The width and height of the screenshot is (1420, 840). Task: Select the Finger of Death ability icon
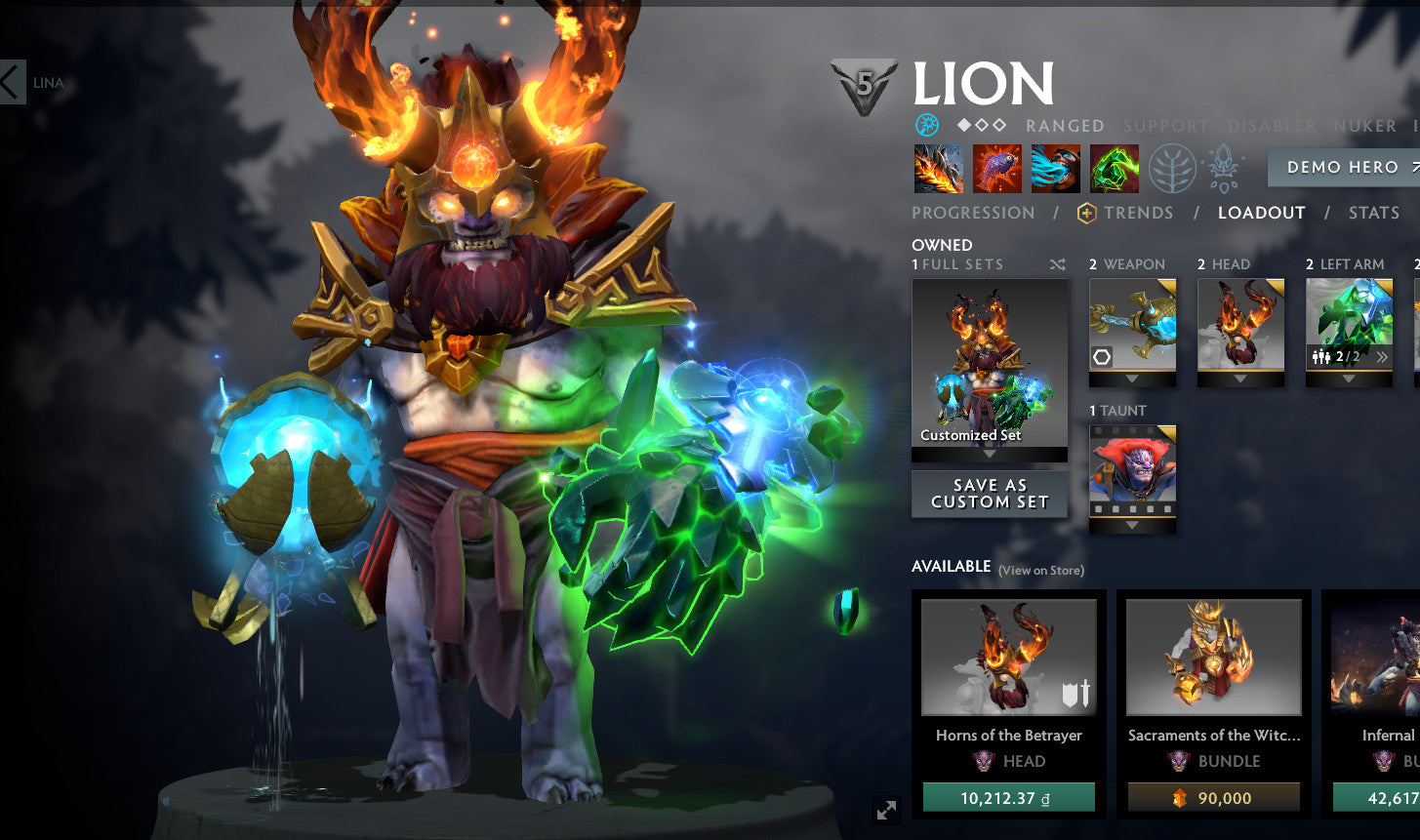tap(1115, 168)
